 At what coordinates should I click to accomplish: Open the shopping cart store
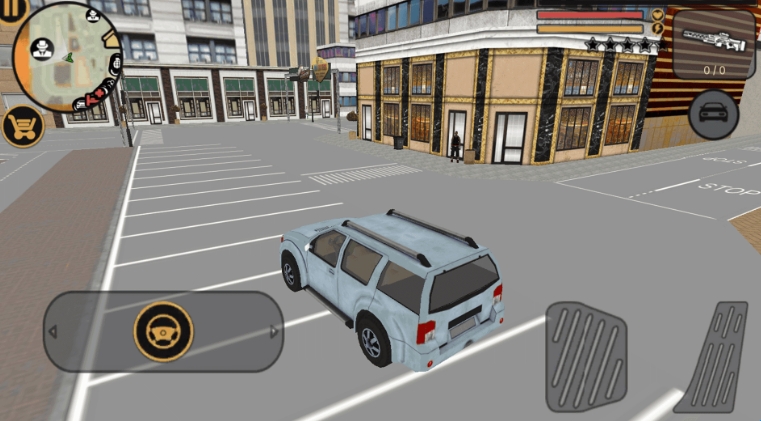(x=21, y=127)
